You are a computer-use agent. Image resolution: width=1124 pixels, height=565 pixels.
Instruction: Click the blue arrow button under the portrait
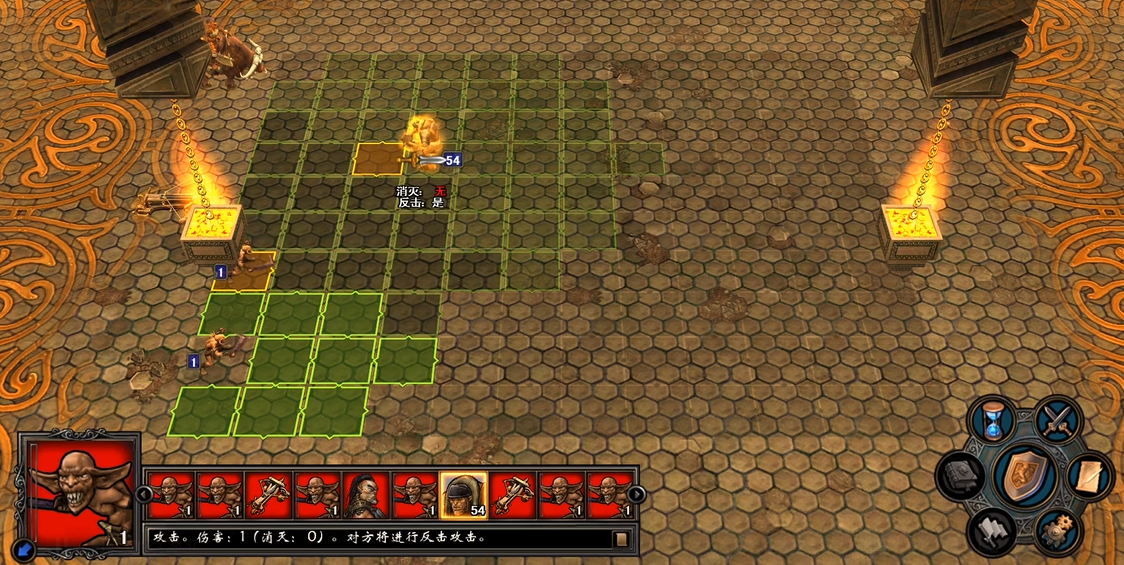[24, 548]
